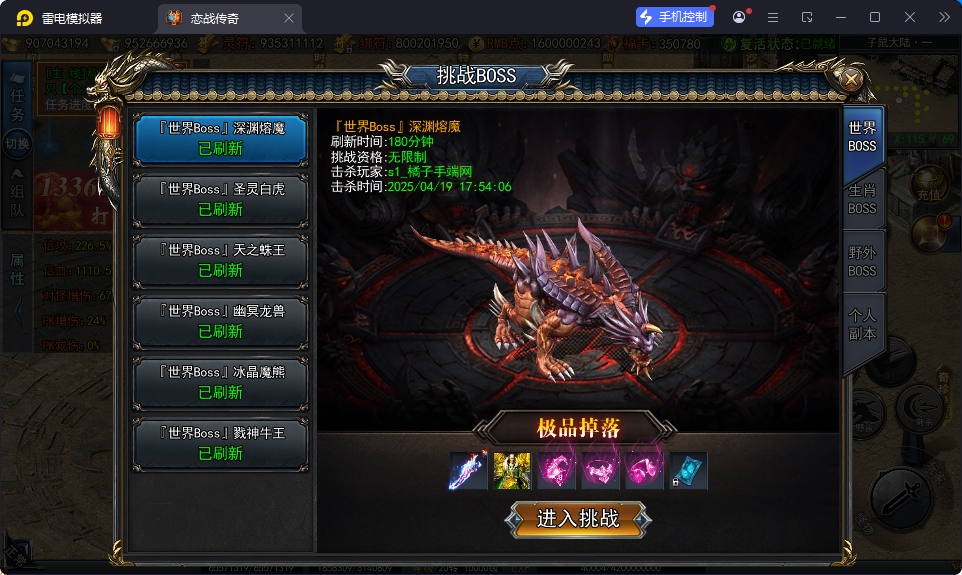Viewport: 962px width, 575px height.
Task: Choose the 戮神牛王 boss entry
Action: (x=221, y=443)
